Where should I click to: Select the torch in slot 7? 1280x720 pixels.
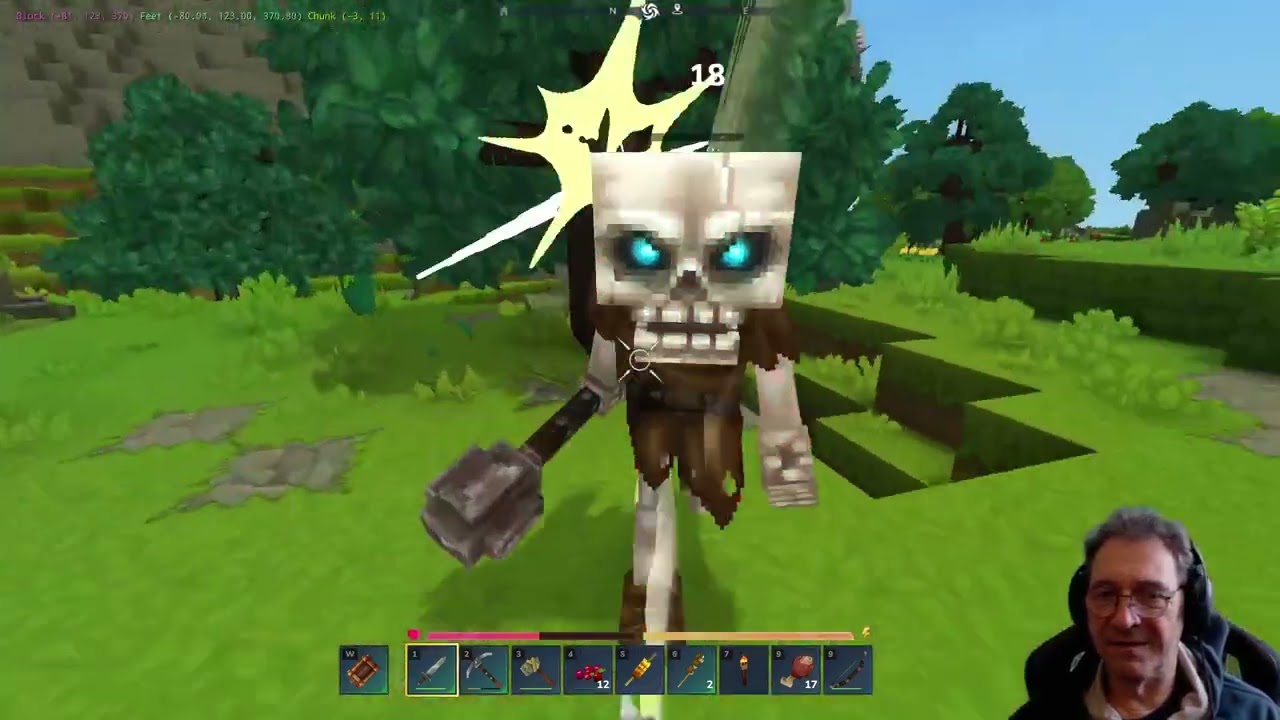(745, 668)
